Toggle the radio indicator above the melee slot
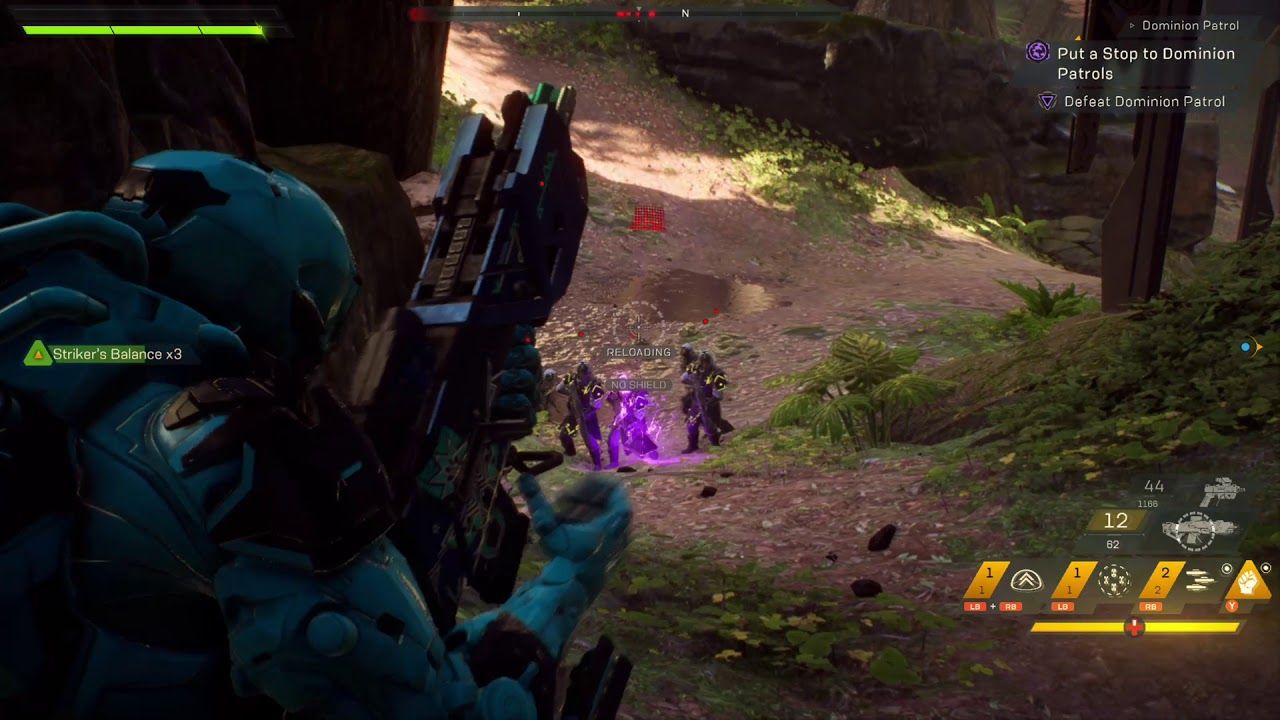The height and width of the screenshot is (720, 1280). click(1266, 568)
